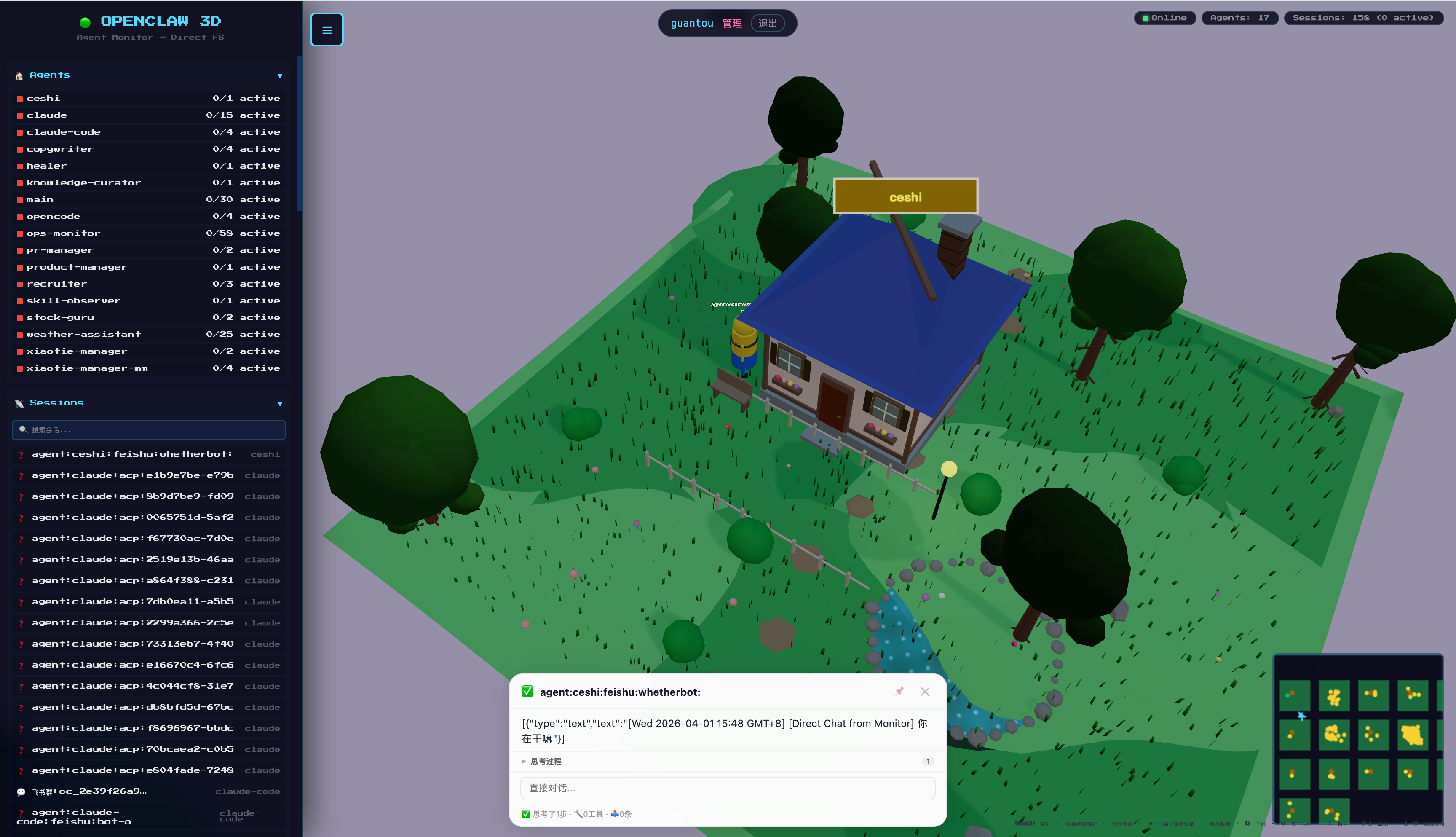Choose the weather-assistant agent row
The width and height of the screenshot is (1456, 837).
(148, 335)
